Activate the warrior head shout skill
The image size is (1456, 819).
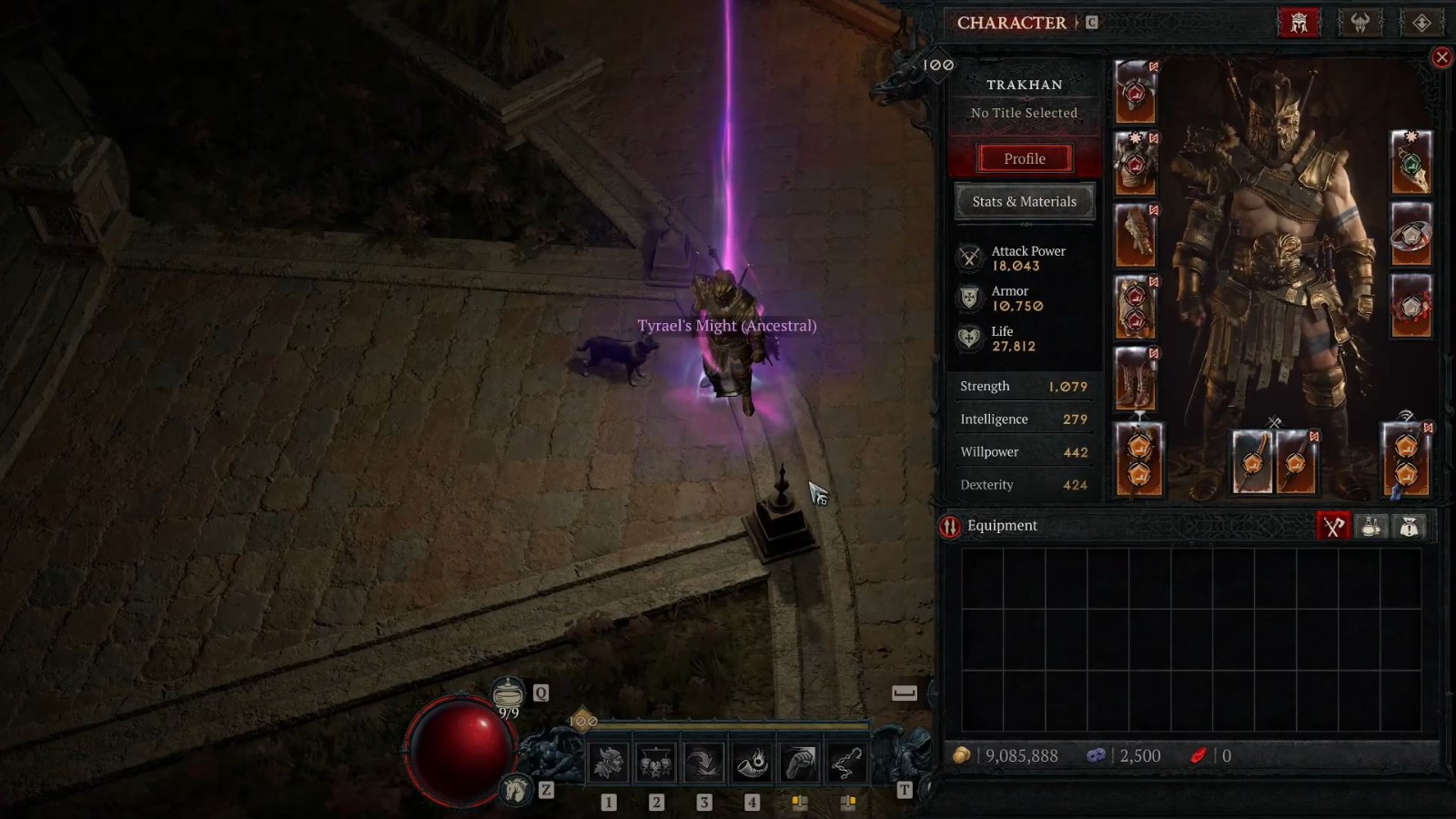point(608,763)
